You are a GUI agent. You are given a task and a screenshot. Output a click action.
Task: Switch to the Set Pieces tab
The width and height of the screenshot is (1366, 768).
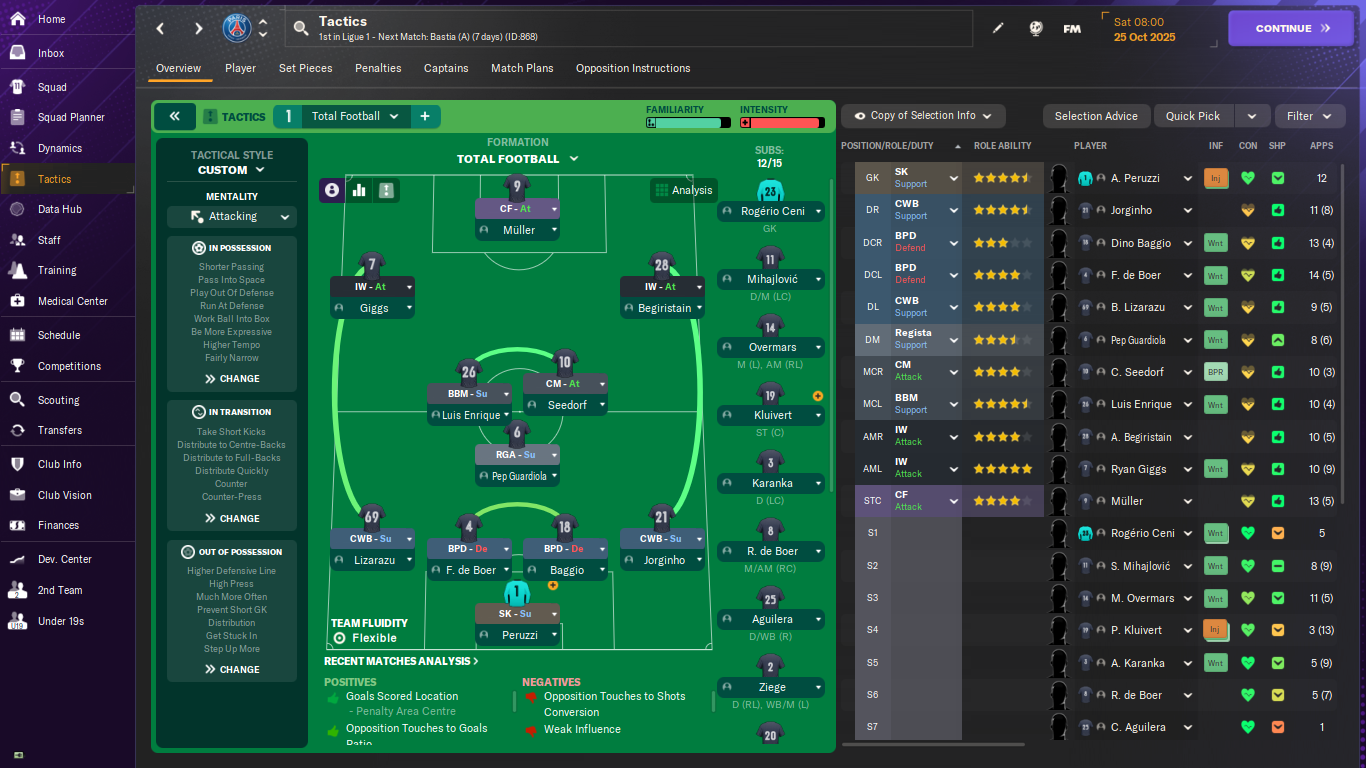[305, 68]
